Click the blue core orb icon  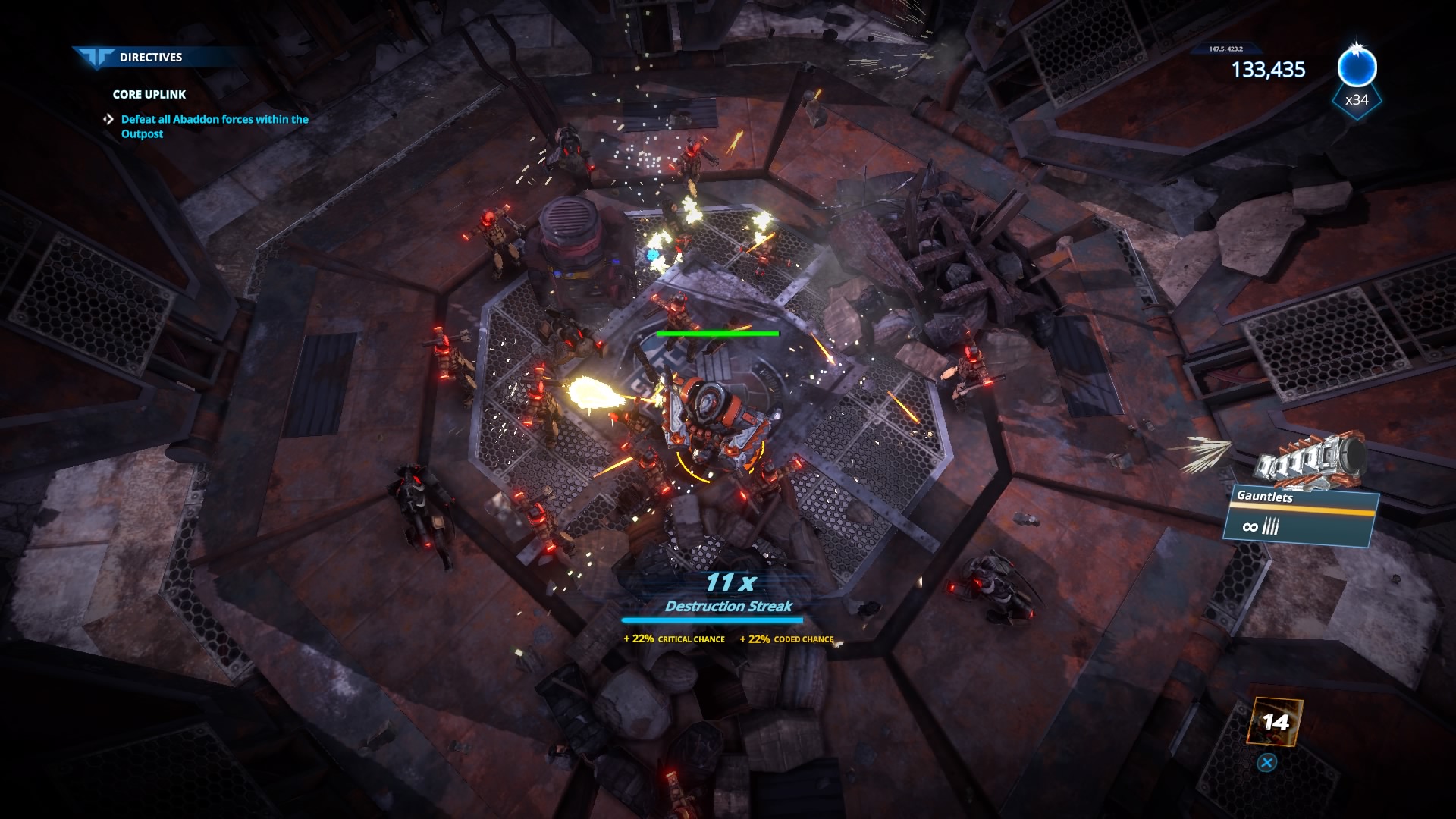tap(1356, 68)
